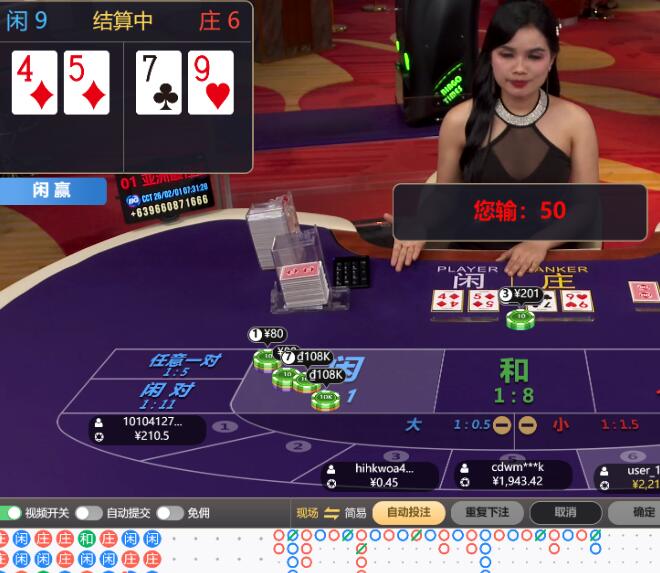Switch between 现场 and 简易 view
660x573 pixels.
pos(332,513)
